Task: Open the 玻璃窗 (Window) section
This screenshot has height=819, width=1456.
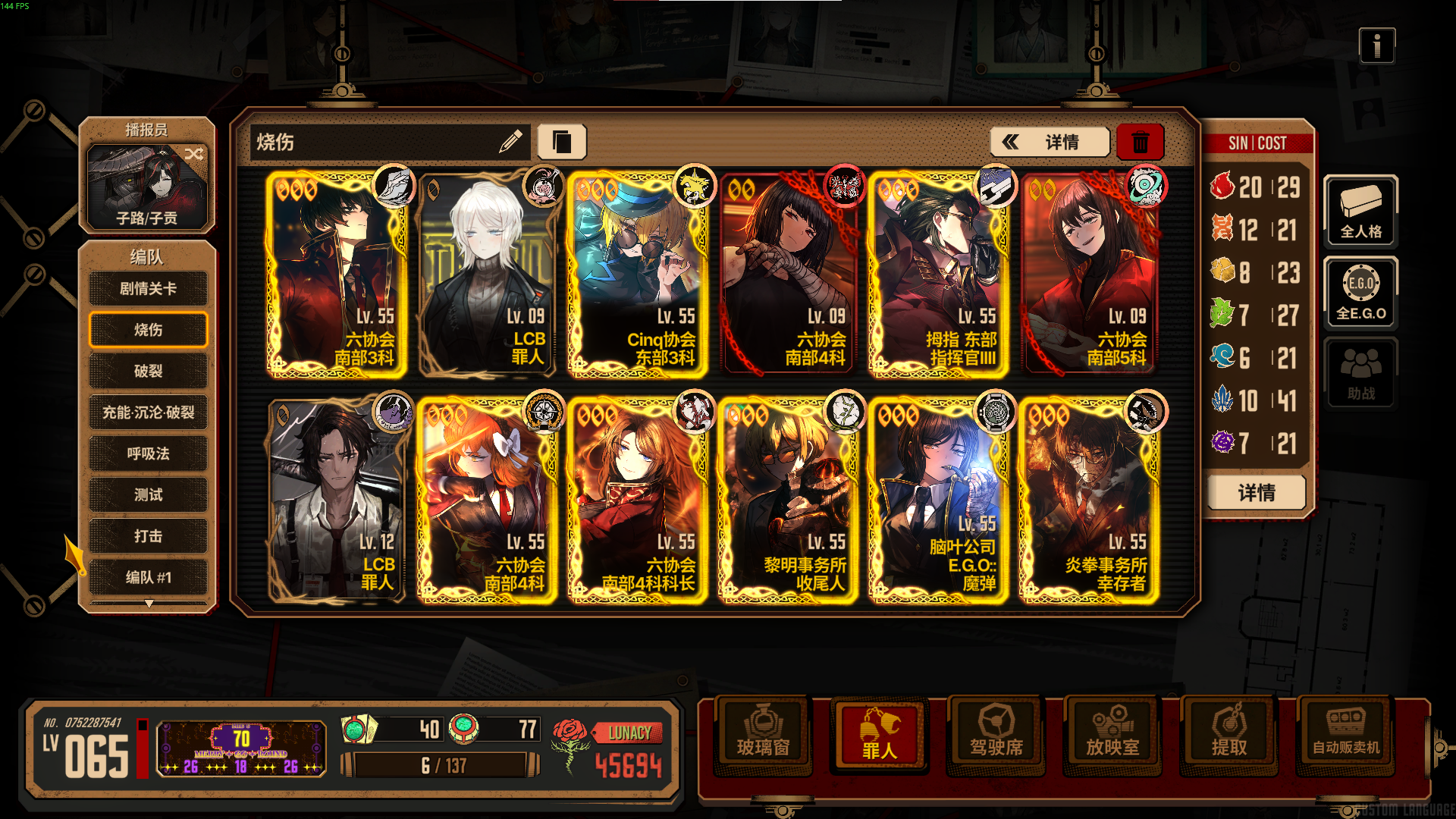Action: click(x=763, y=733)
